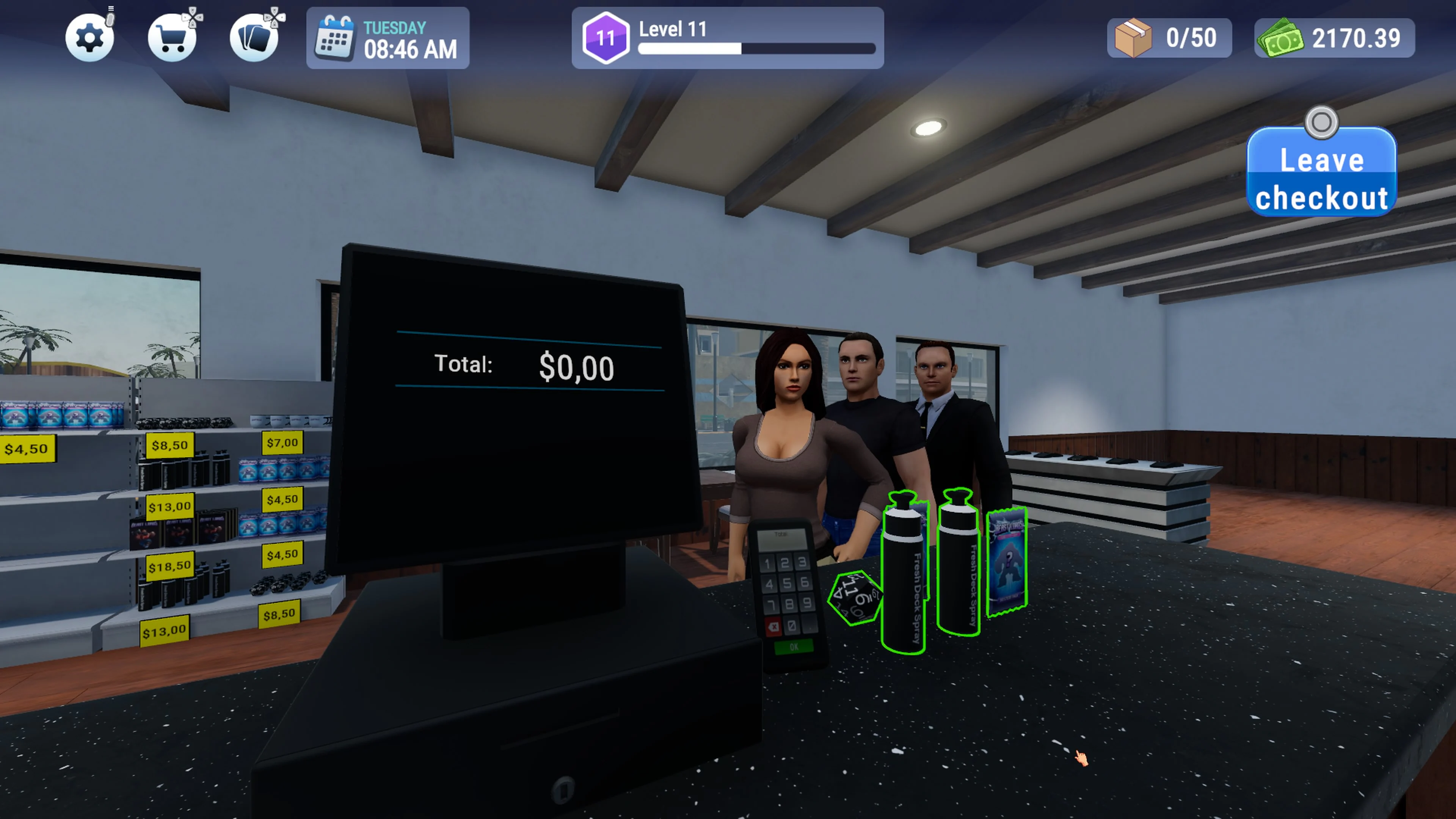Click the calendar icon showing Tuesday
The width and height of the screenshot is (1456, 819).
(x=334, y=38)
